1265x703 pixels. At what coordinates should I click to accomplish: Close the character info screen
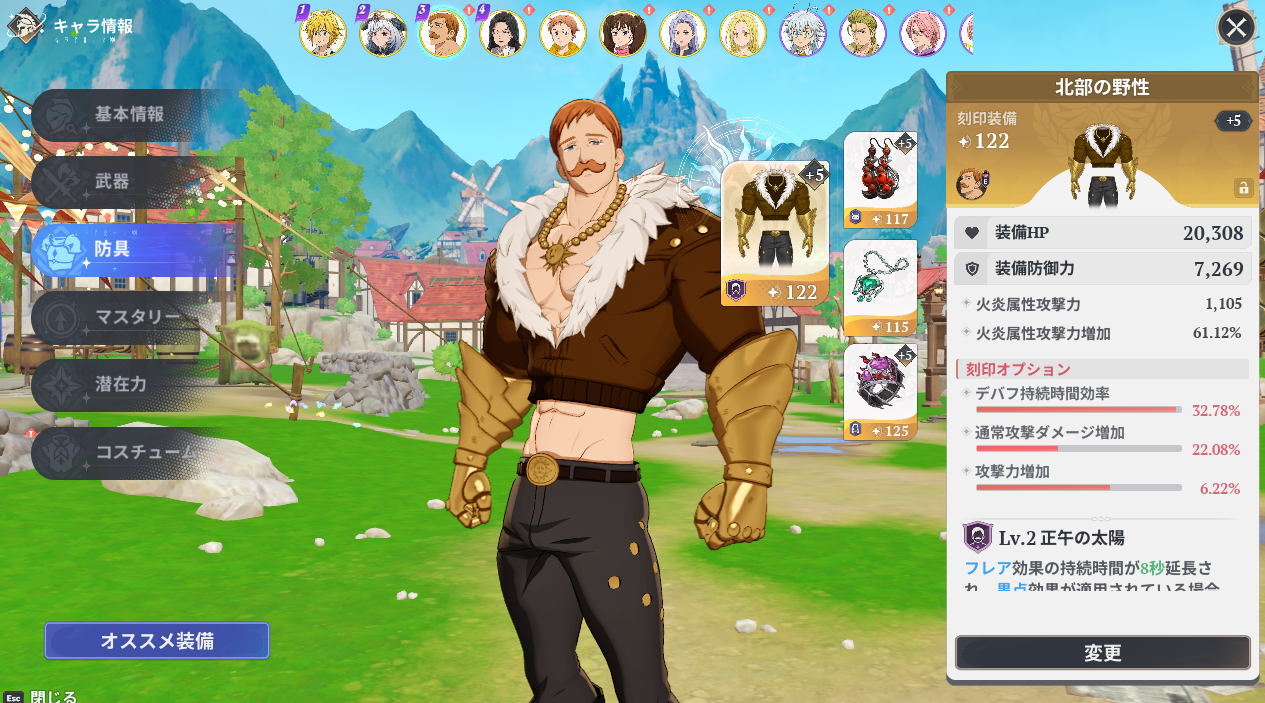click(1236, 27)
